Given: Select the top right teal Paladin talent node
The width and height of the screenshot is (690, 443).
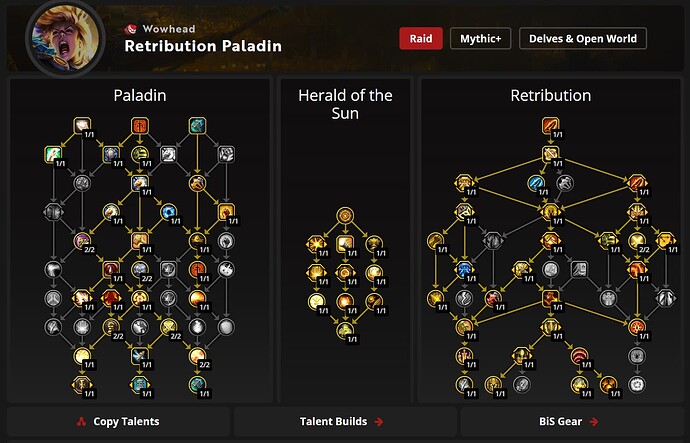Looking at the screenshot, I should 197,126.
